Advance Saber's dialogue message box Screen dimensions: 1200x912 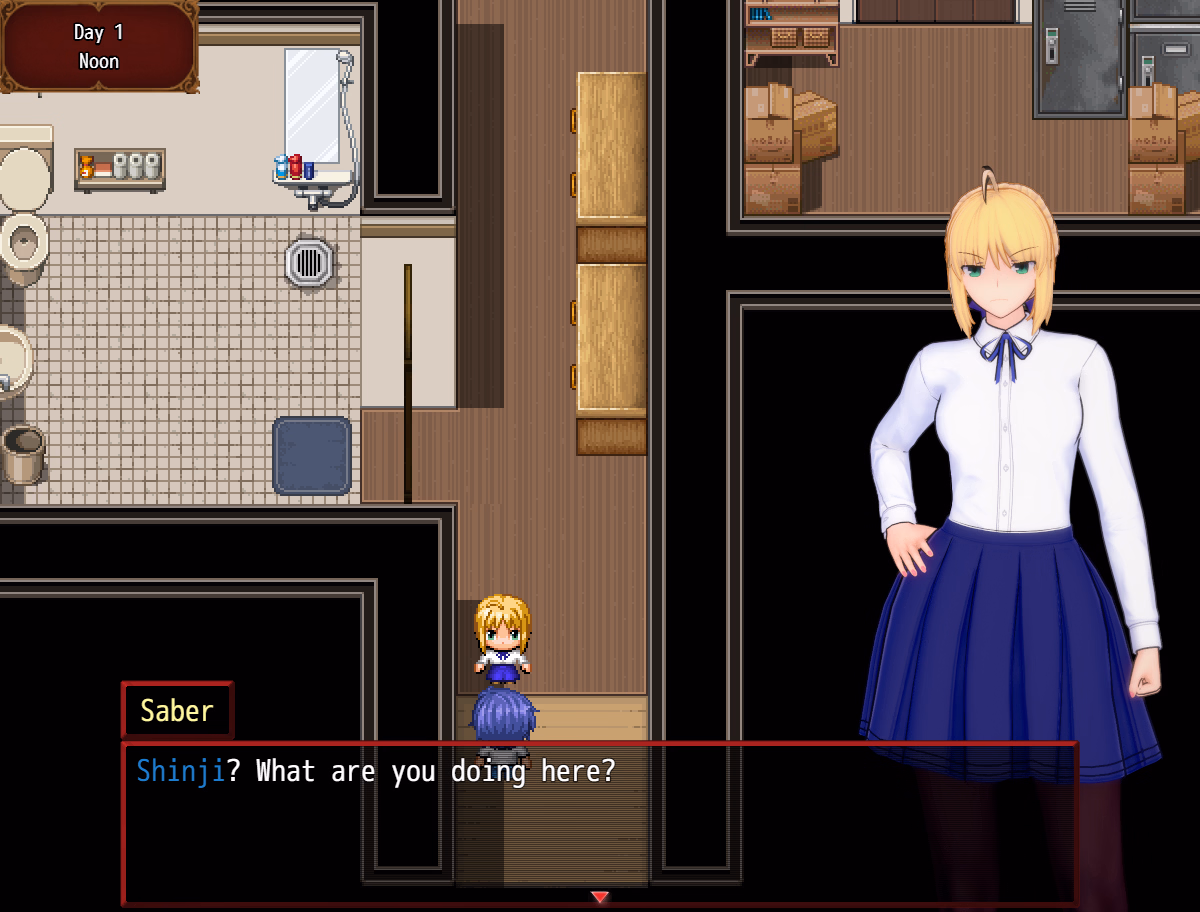pyautogui.click(x=598, y=822)
